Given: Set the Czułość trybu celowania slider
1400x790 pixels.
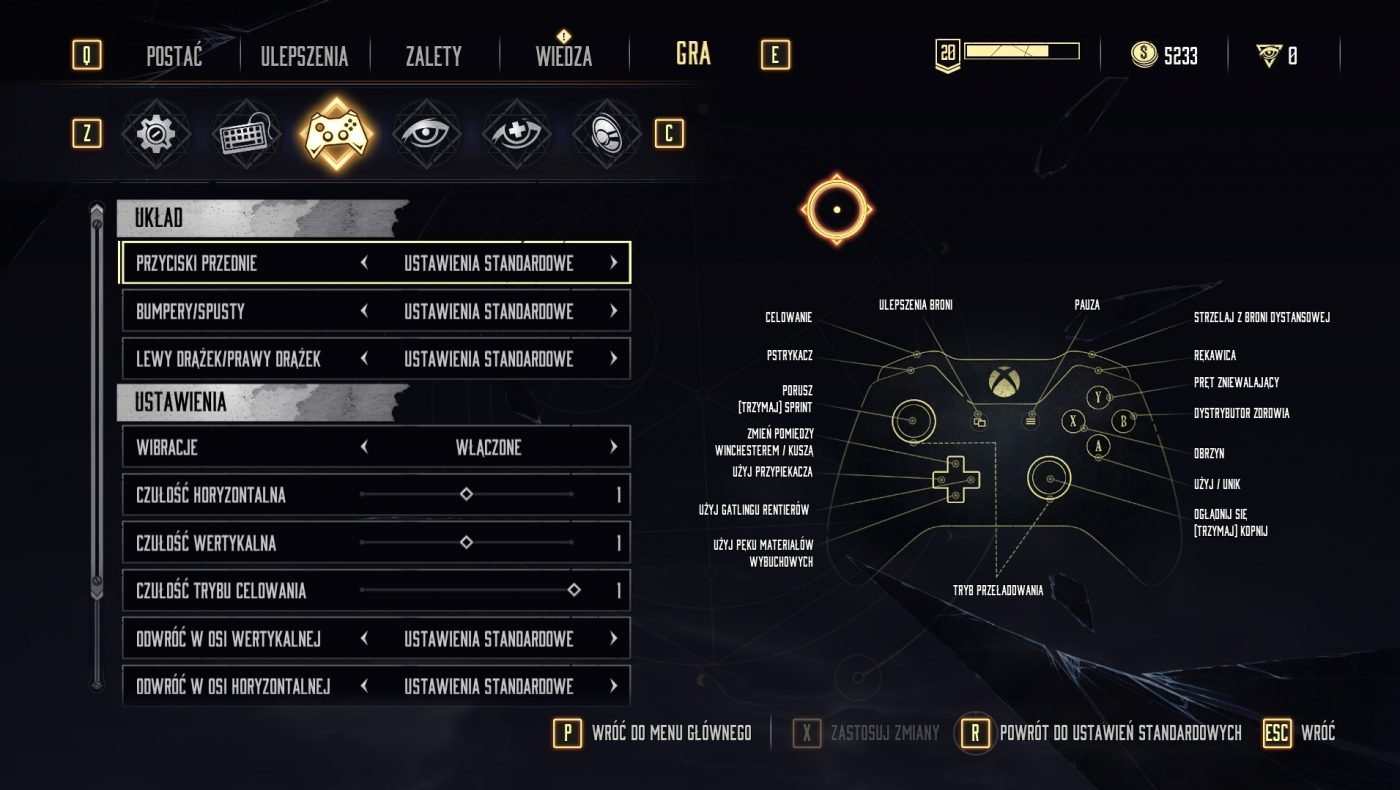Looking at the screenshot, I should pyautogui.click(x=573, y=591).
